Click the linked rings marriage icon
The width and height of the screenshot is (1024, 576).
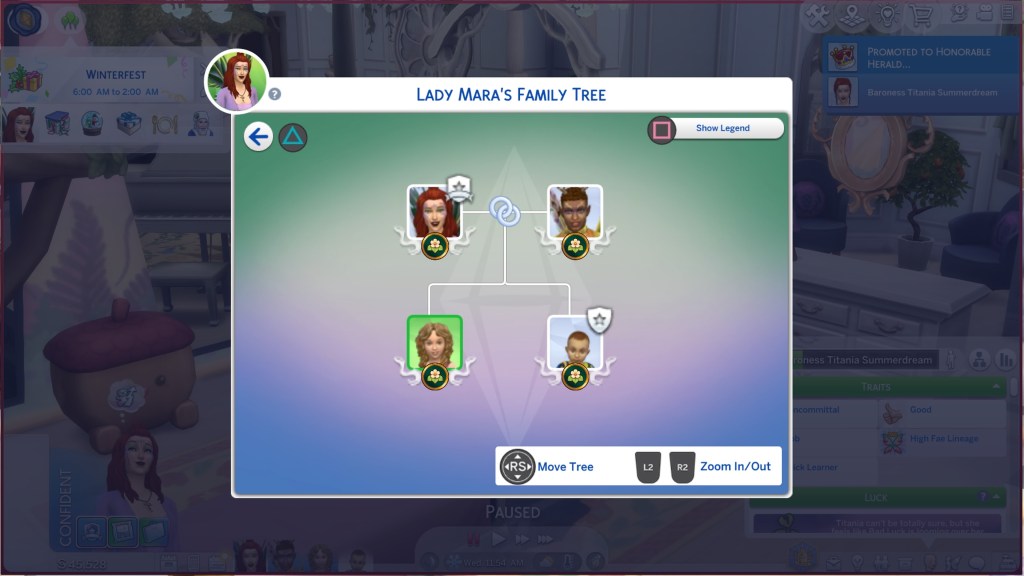(x=504, y=211)
